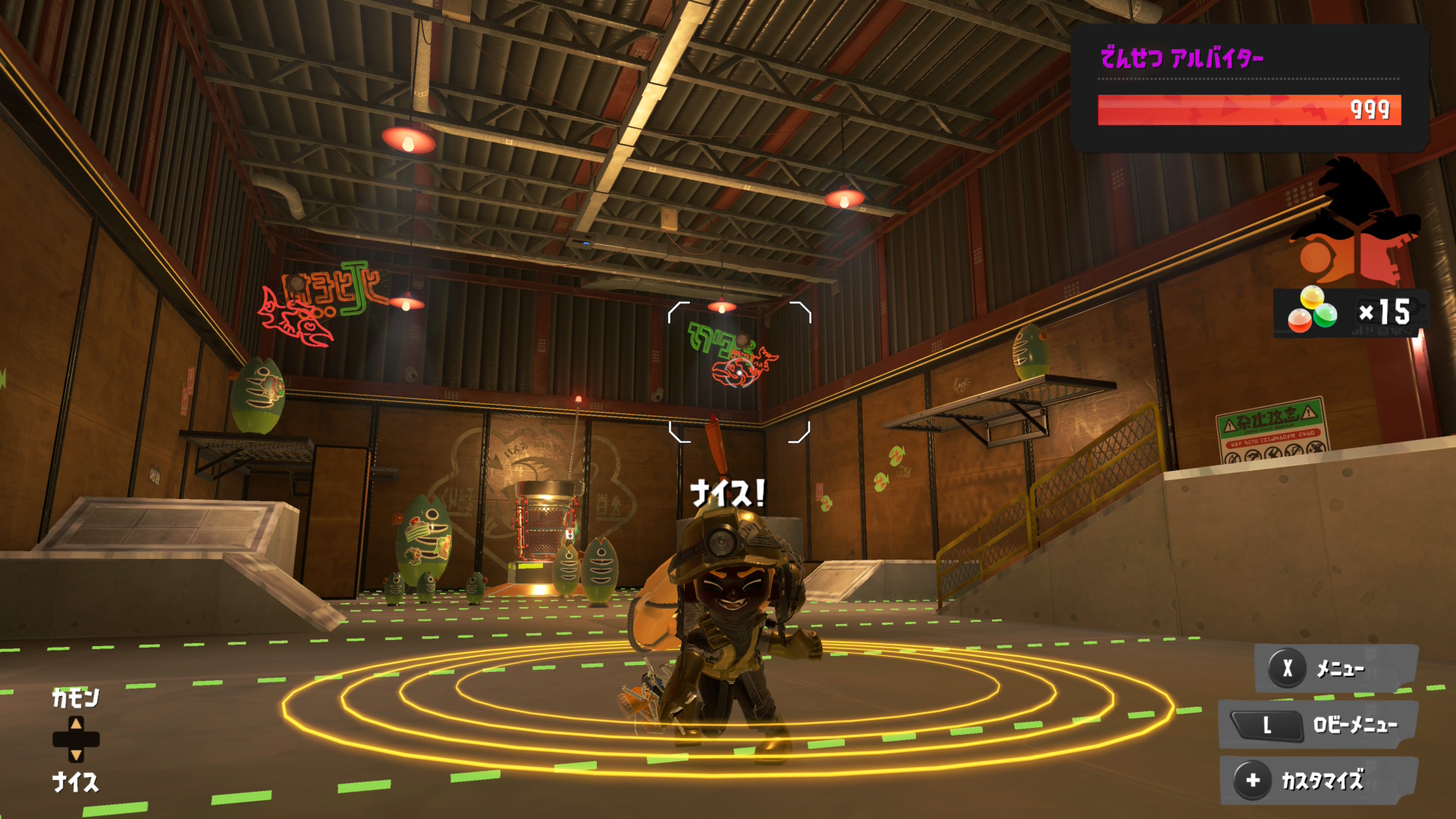Screen dimensions: 1456x819
Task: Open the ロビーメニュー lobby menu
Action: (1319, 725)
